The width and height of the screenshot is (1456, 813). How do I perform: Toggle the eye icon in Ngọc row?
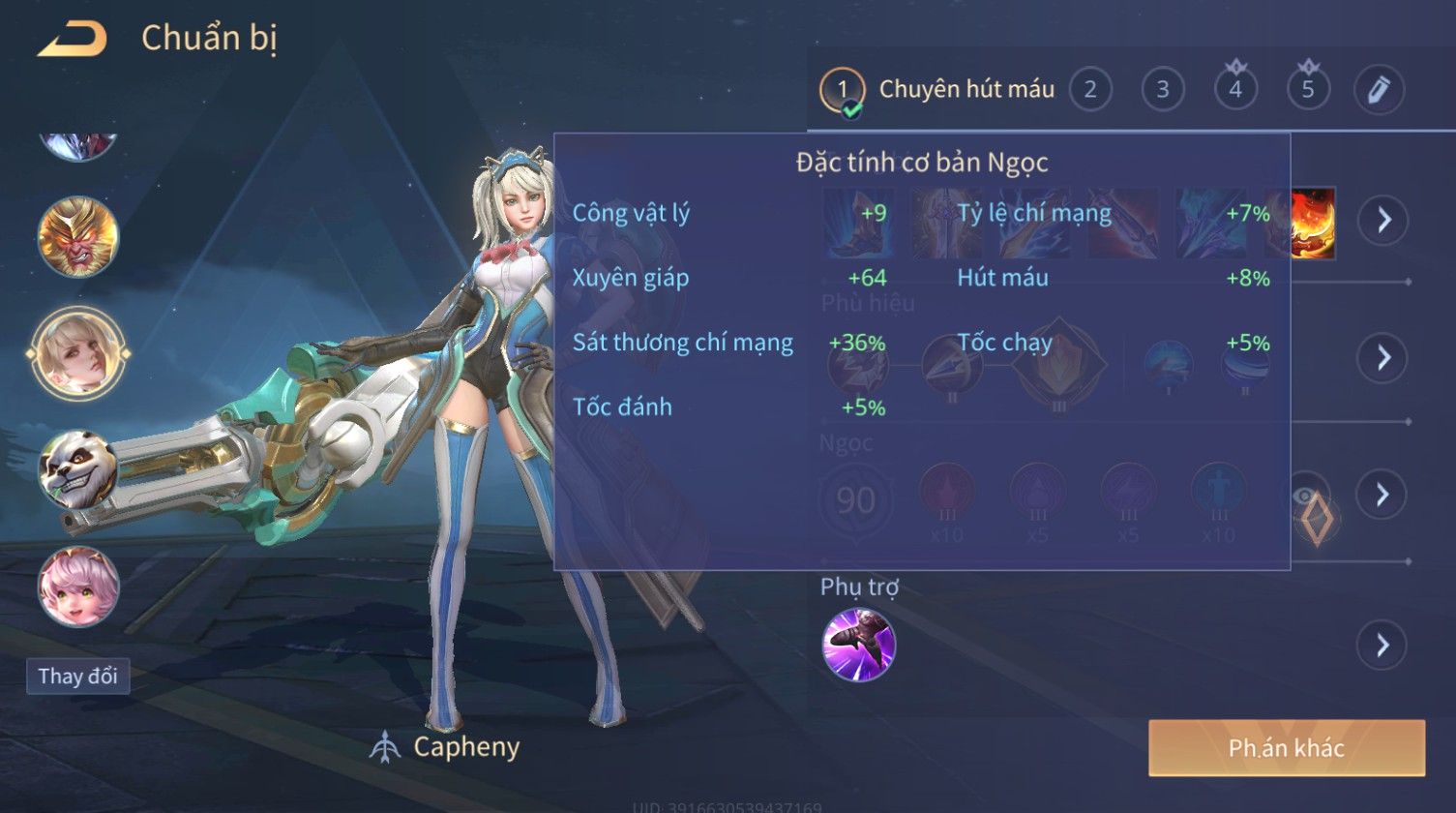(1308, 497)
